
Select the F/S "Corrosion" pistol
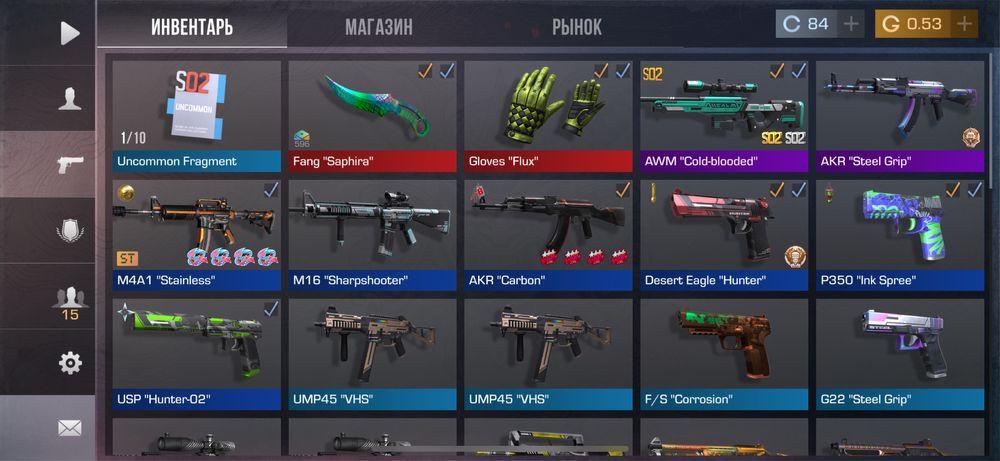click(x=724, y=354)
